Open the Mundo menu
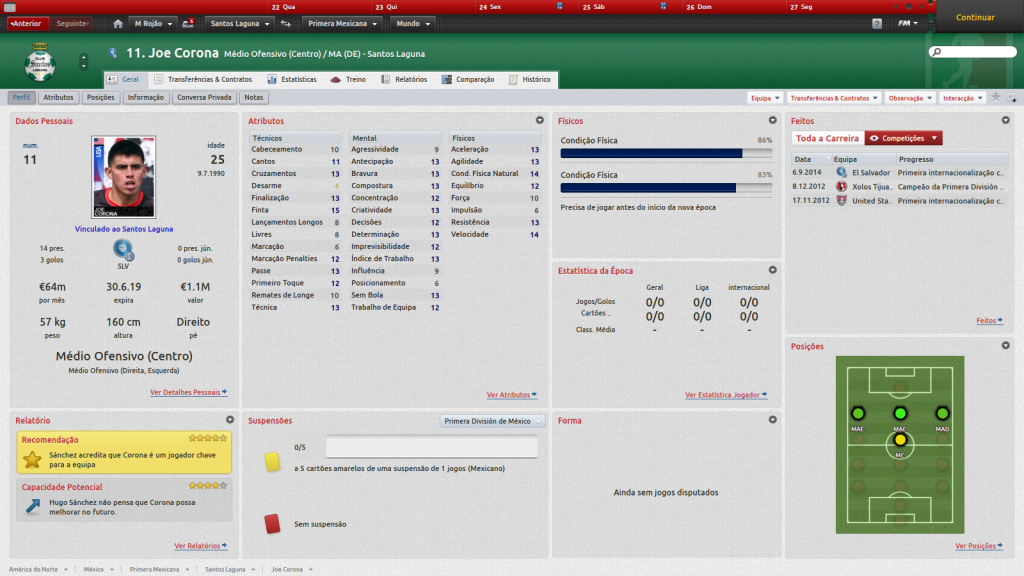This screenshot has height=576, width=1024. click(413, 23)
